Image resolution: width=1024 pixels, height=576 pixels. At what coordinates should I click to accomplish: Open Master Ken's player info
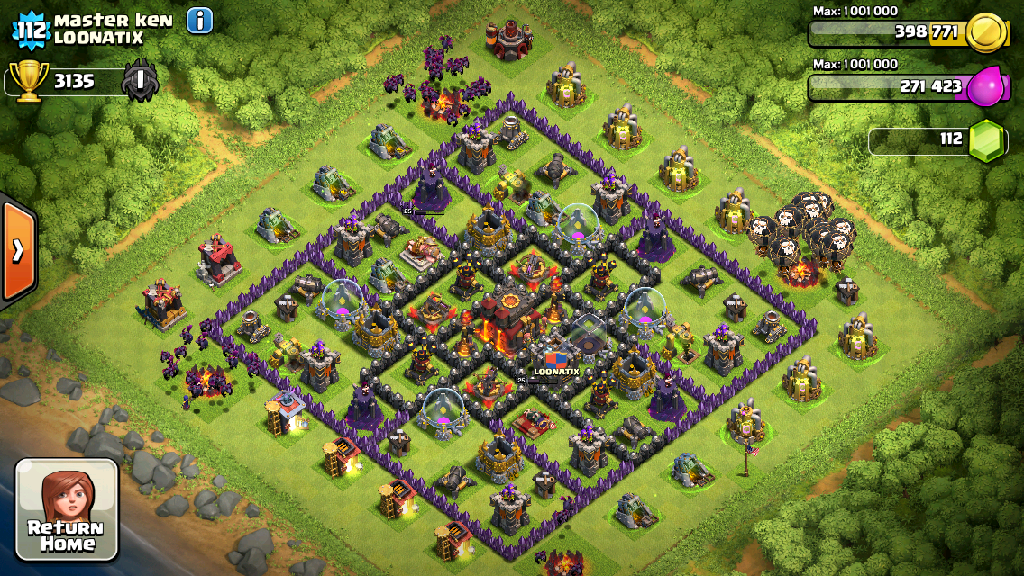200,20
